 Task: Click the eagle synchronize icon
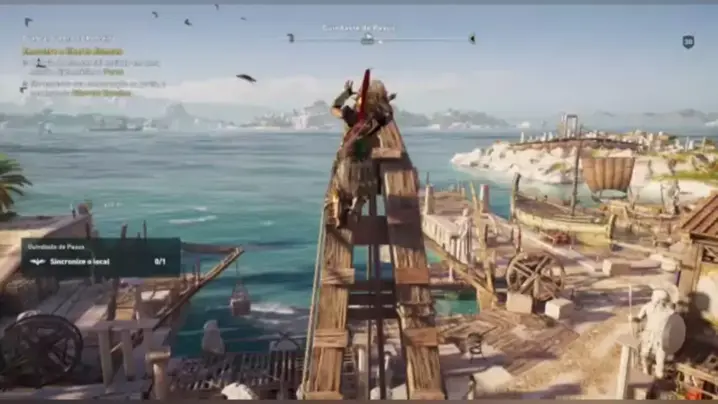click(39, 262)
